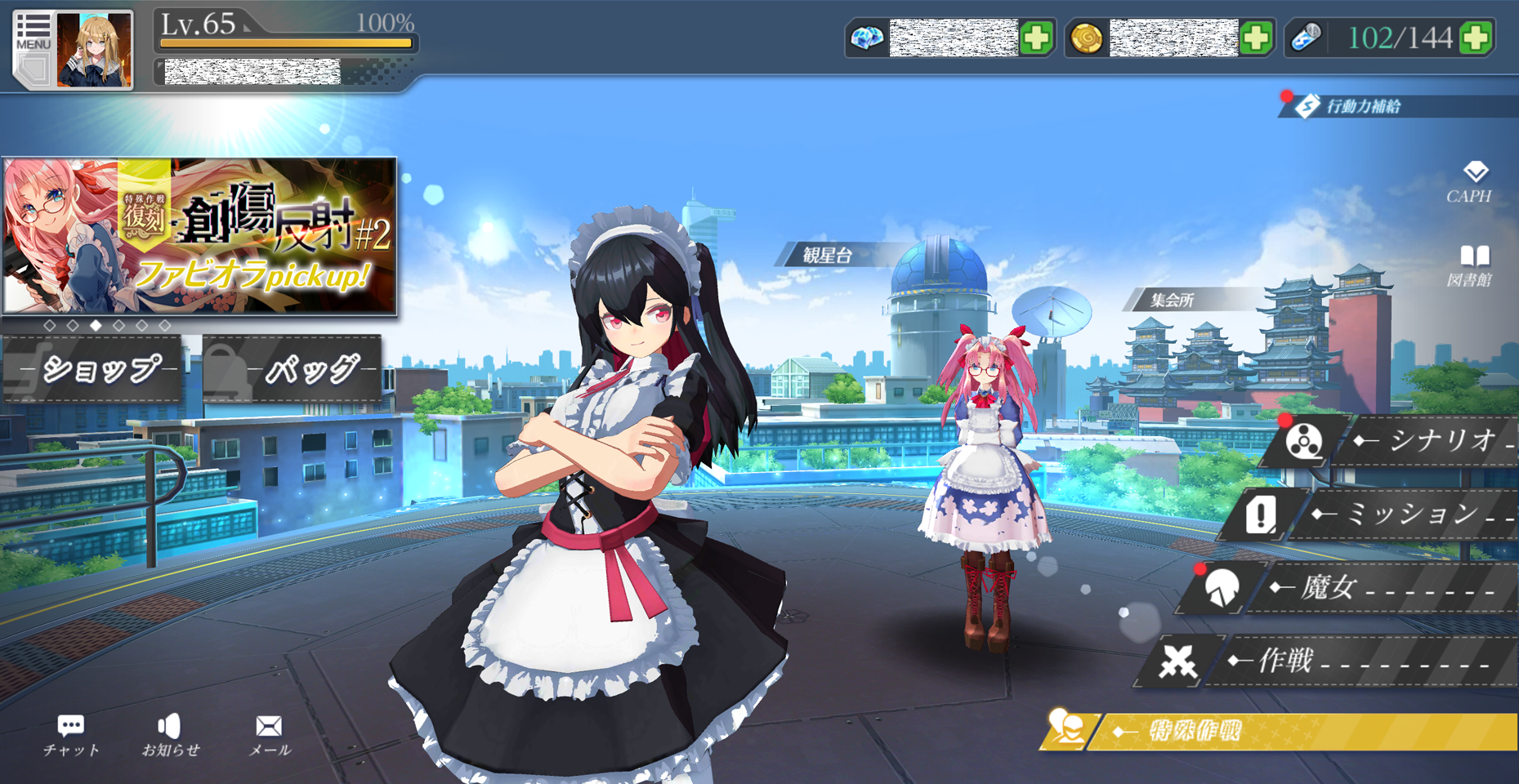Check the メール mailbox
Viewport: 1519px width, 784px height.
[x=269, y=735]
